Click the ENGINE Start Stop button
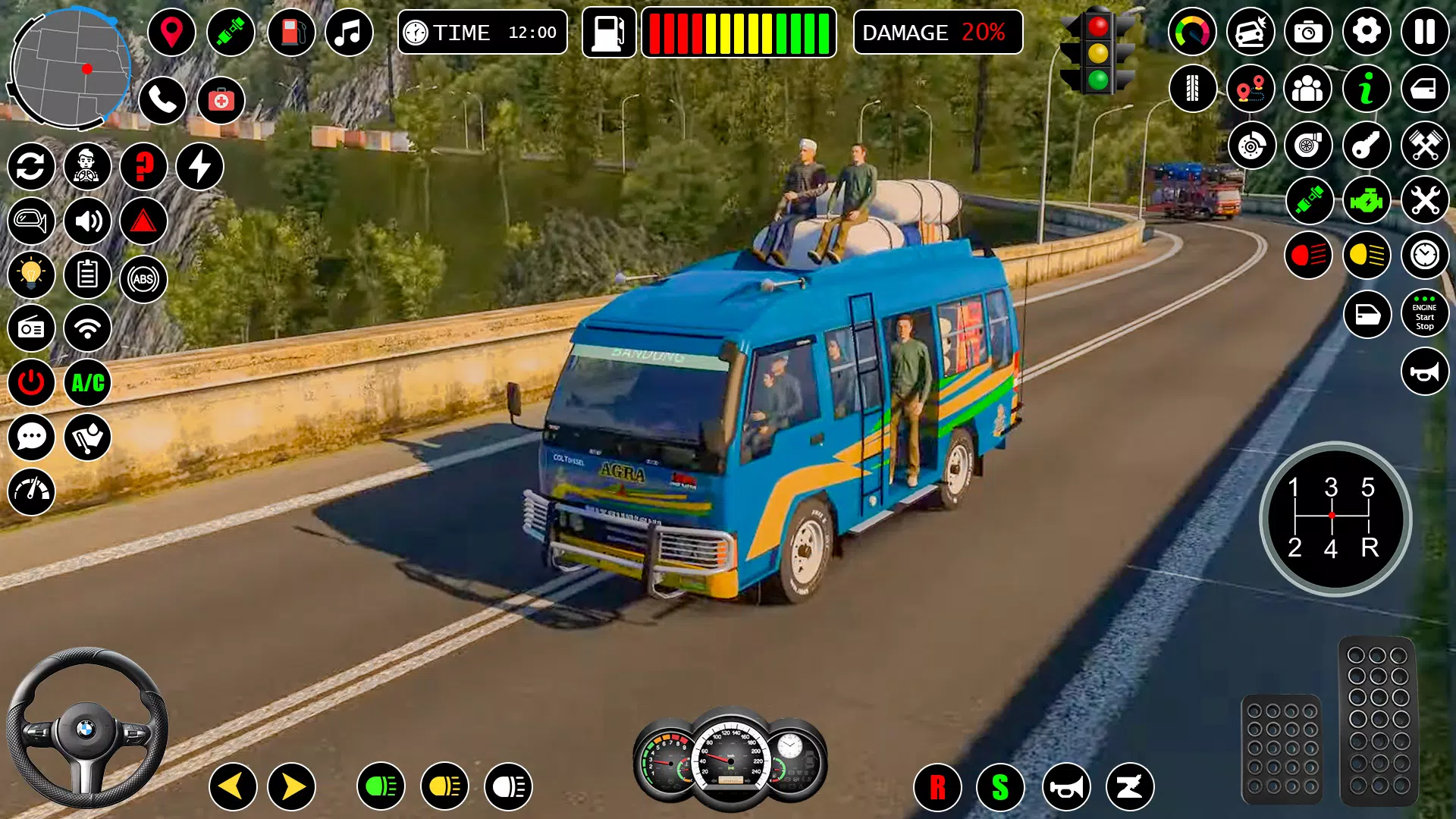The height and width of the screenshot is (819, 1456). click(1424, 315)
